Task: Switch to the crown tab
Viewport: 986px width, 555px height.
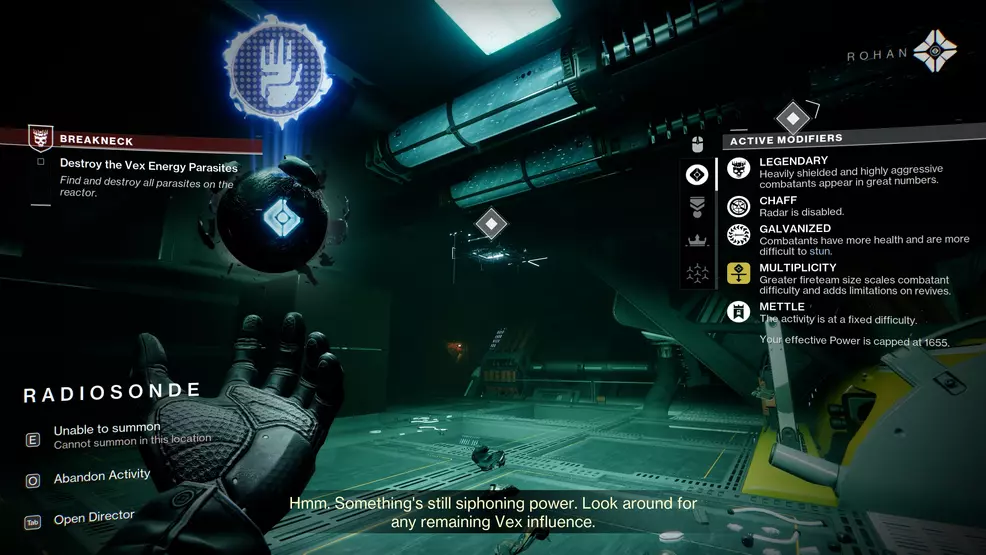Action: coord(697,240)
